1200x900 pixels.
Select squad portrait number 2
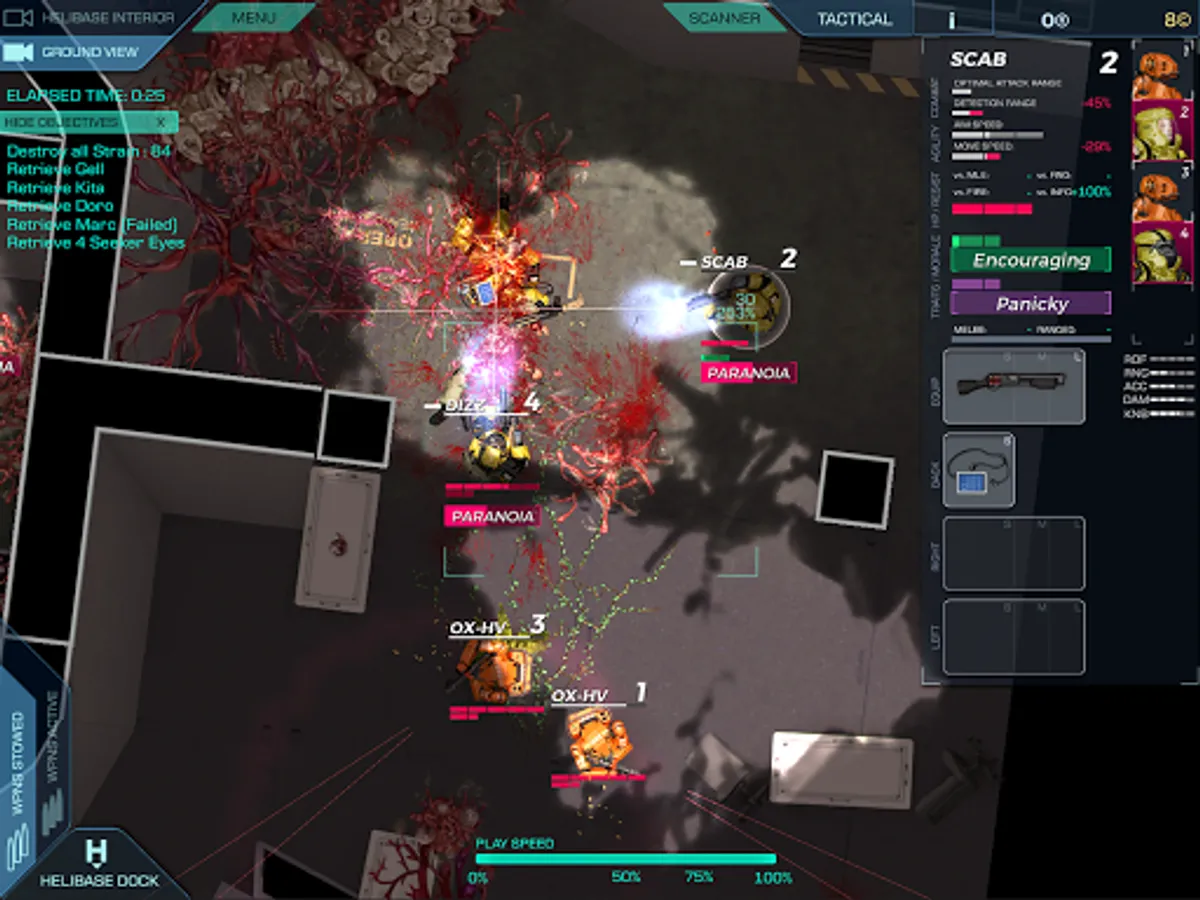(x=1162, y=132)
